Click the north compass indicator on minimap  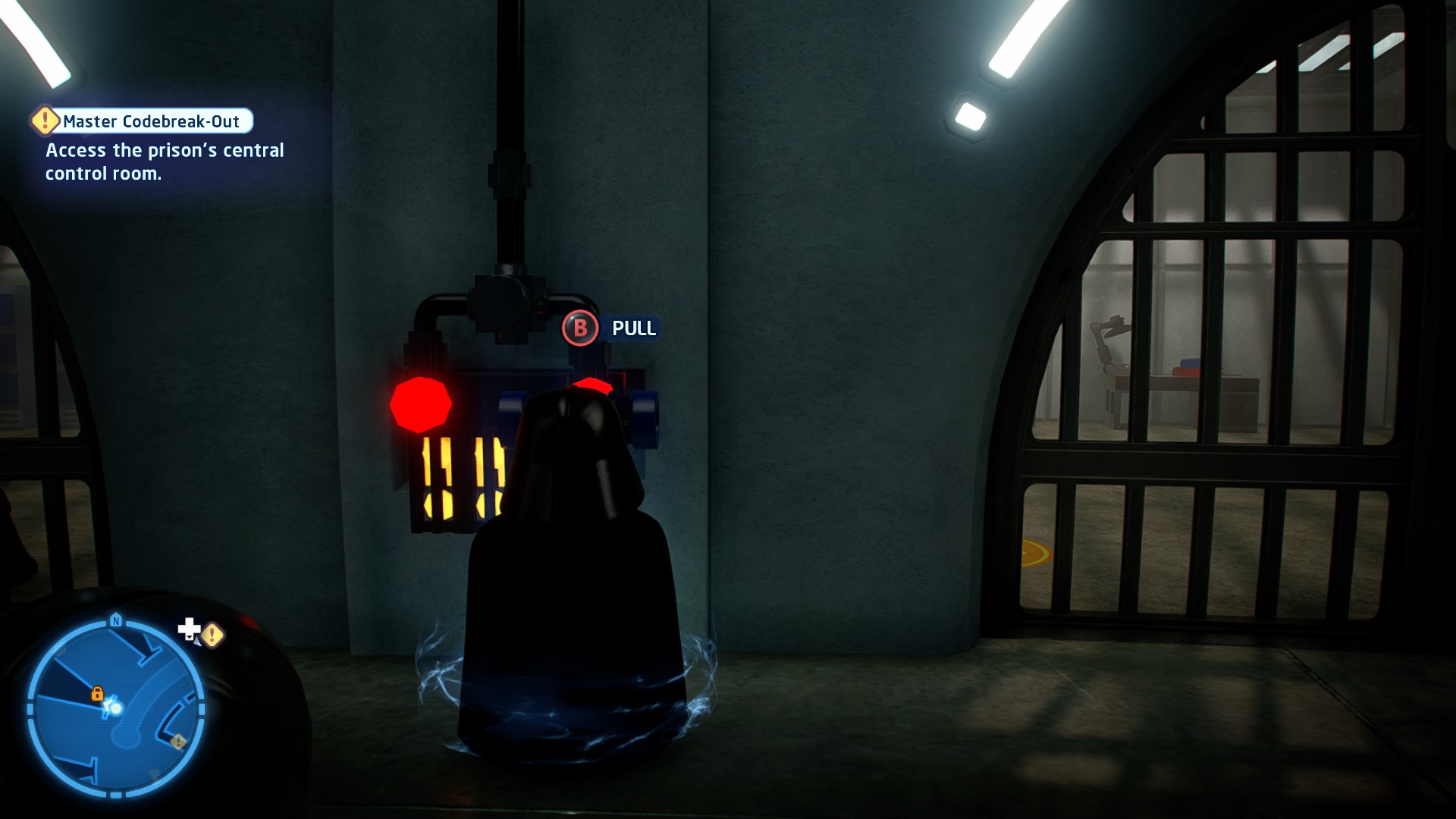[116, 621]
